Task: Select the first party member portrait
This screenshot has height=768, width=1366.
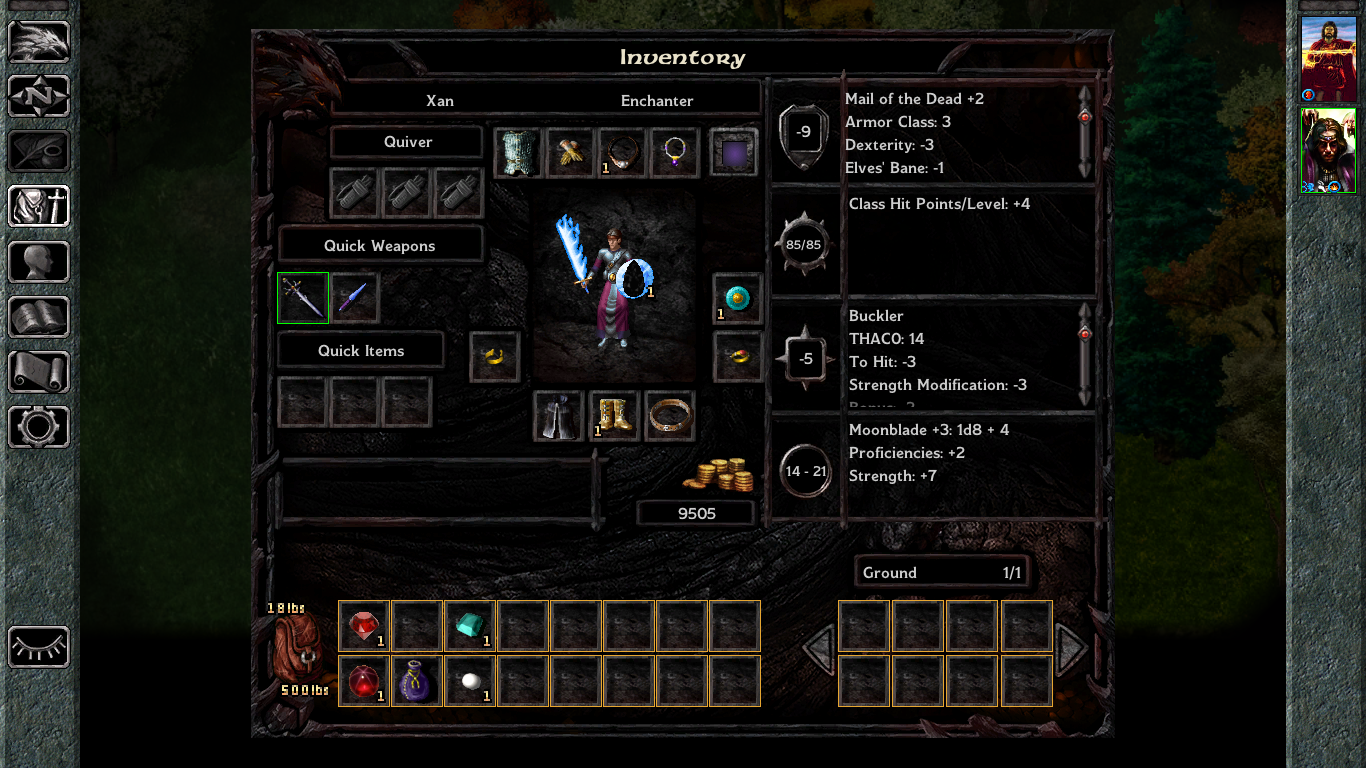Action: (1328, 59)
